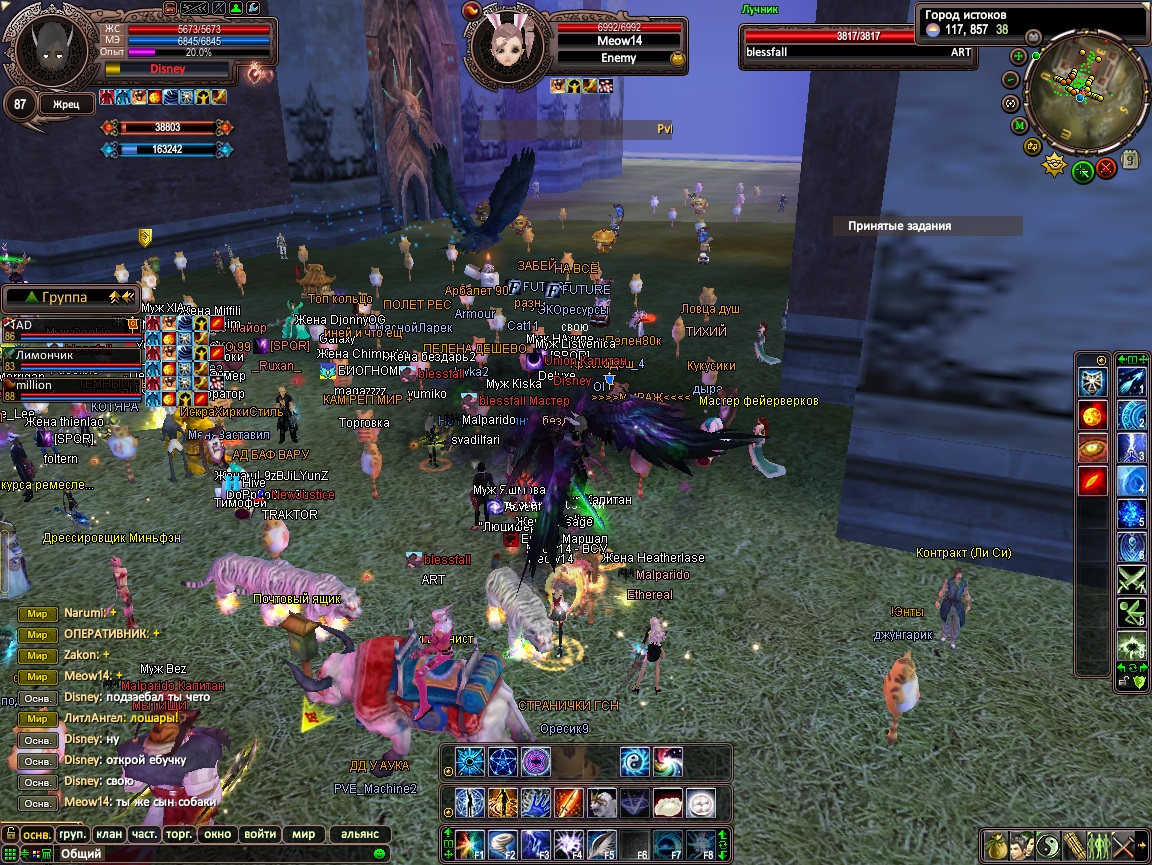Activate the red flame skill icon
This screenshot has height=865, width=1152.
point(1092,481)
